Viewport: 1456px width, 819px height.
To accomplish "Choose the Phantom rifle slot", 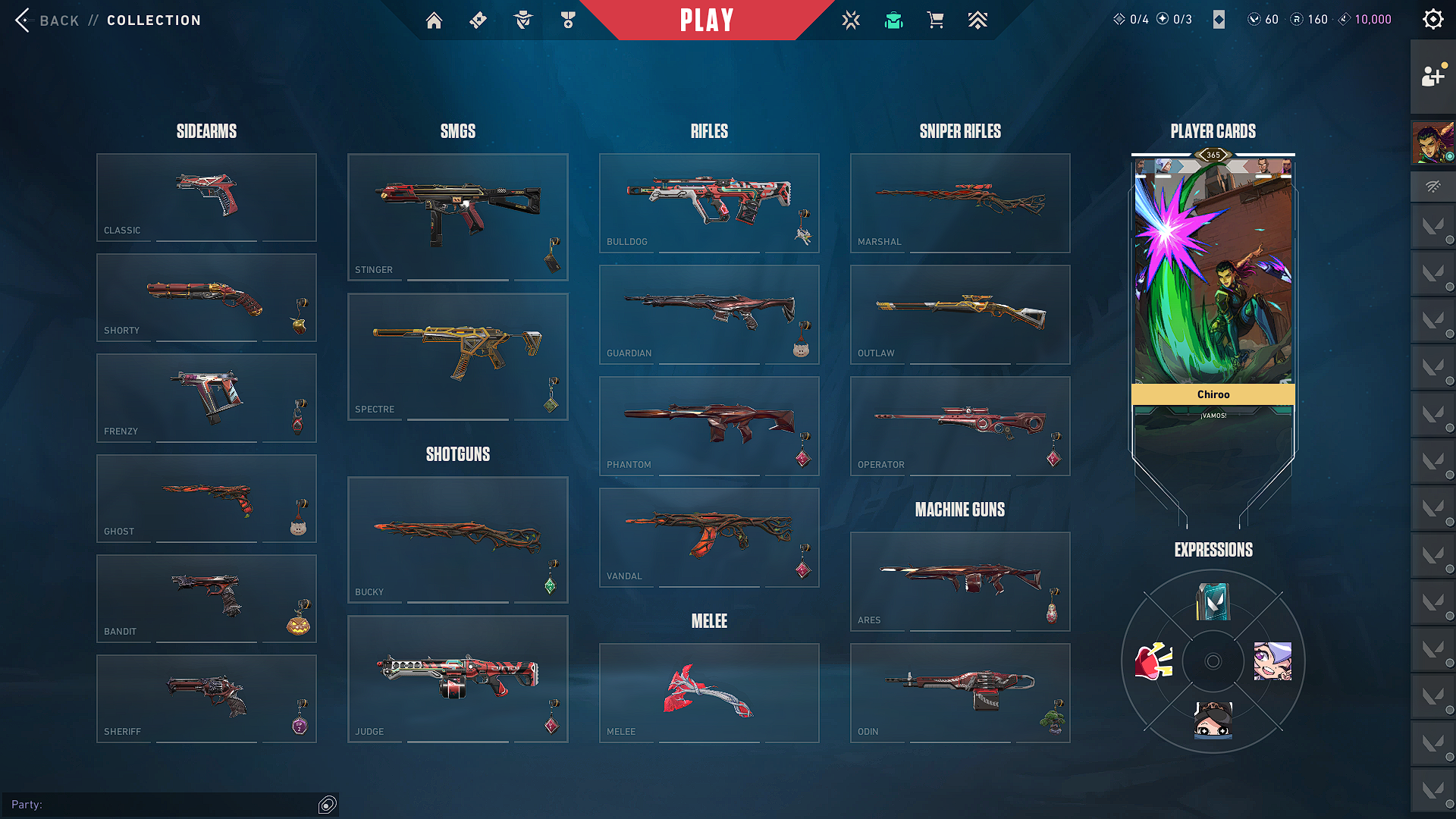I will pos(709,425).
